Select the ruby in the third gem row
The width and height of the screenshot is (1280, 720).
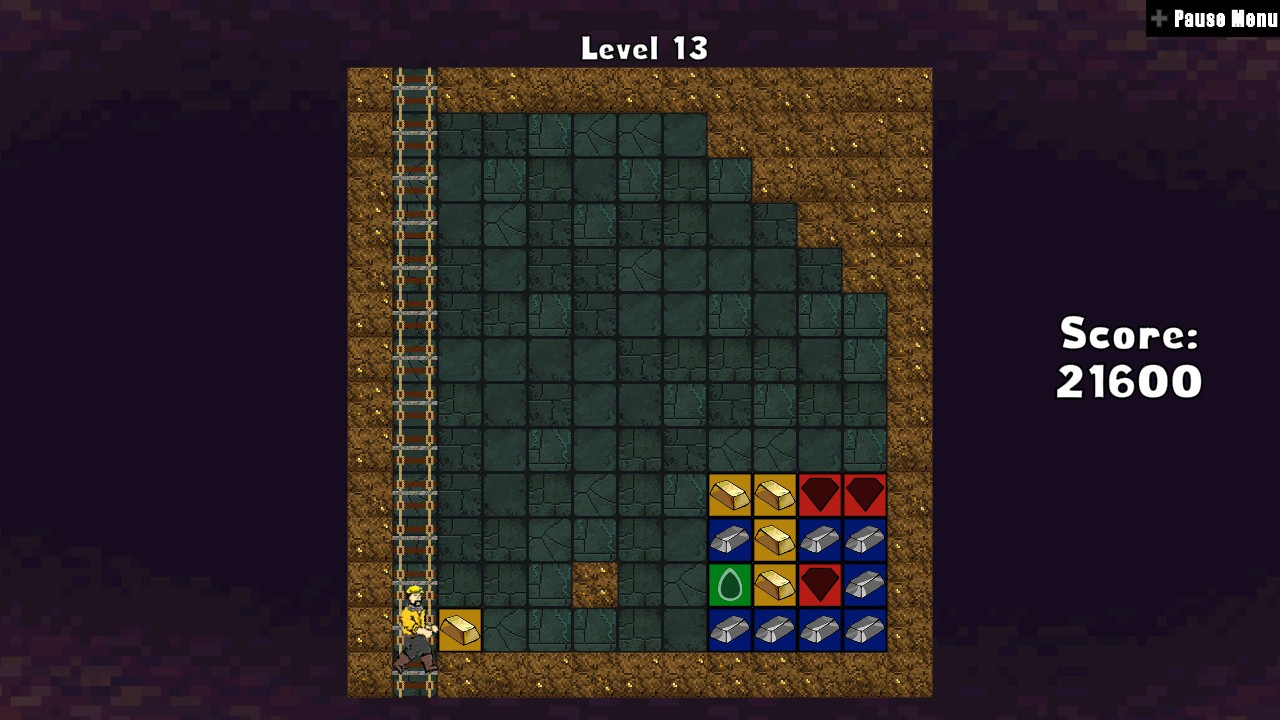point(820,585)
